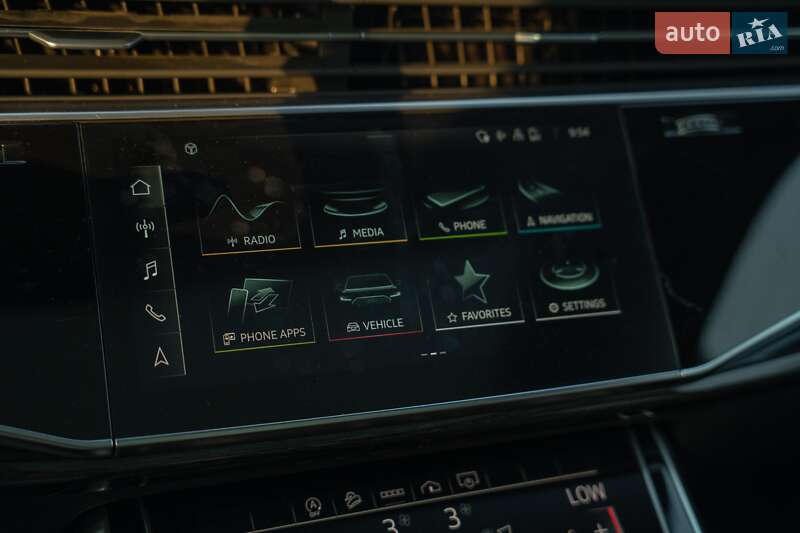The height and width of the screenshot is (533, 800).
Task: Tap the phone handset sidebar icon
Action: [x=155, y=312]
